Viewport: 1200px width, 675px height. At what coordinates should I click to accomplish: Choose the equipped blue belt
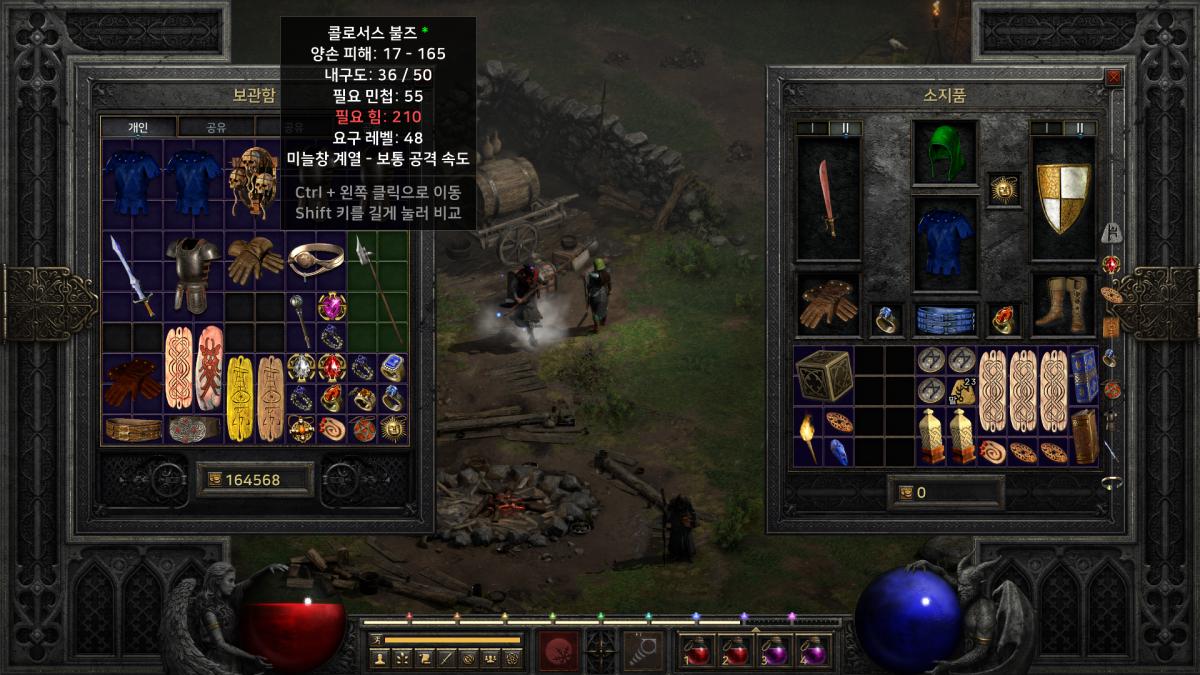pos(945,319)
